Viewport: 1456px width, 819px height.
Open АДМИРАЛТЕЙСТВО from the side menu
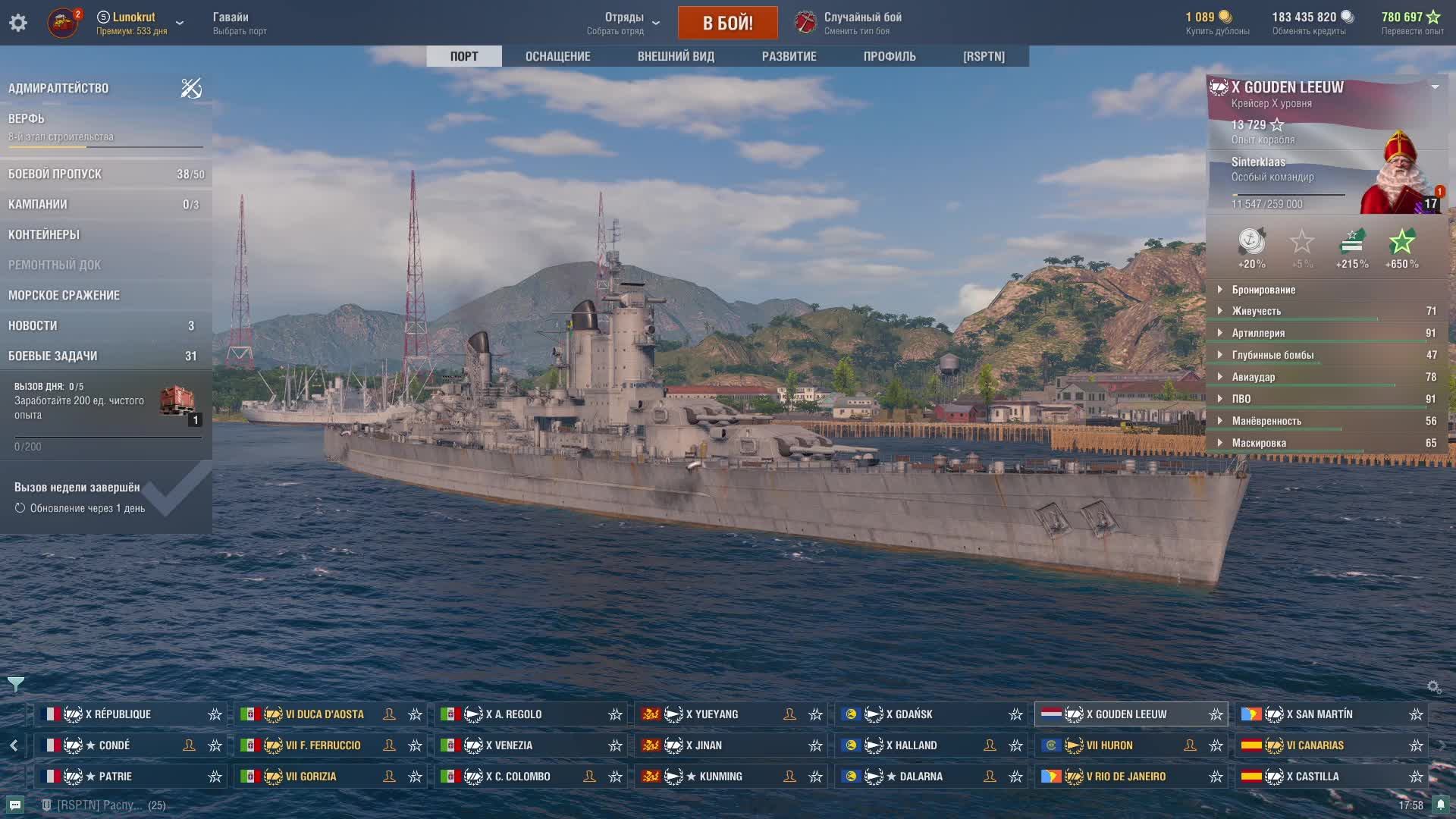click(x=58, y=88)
